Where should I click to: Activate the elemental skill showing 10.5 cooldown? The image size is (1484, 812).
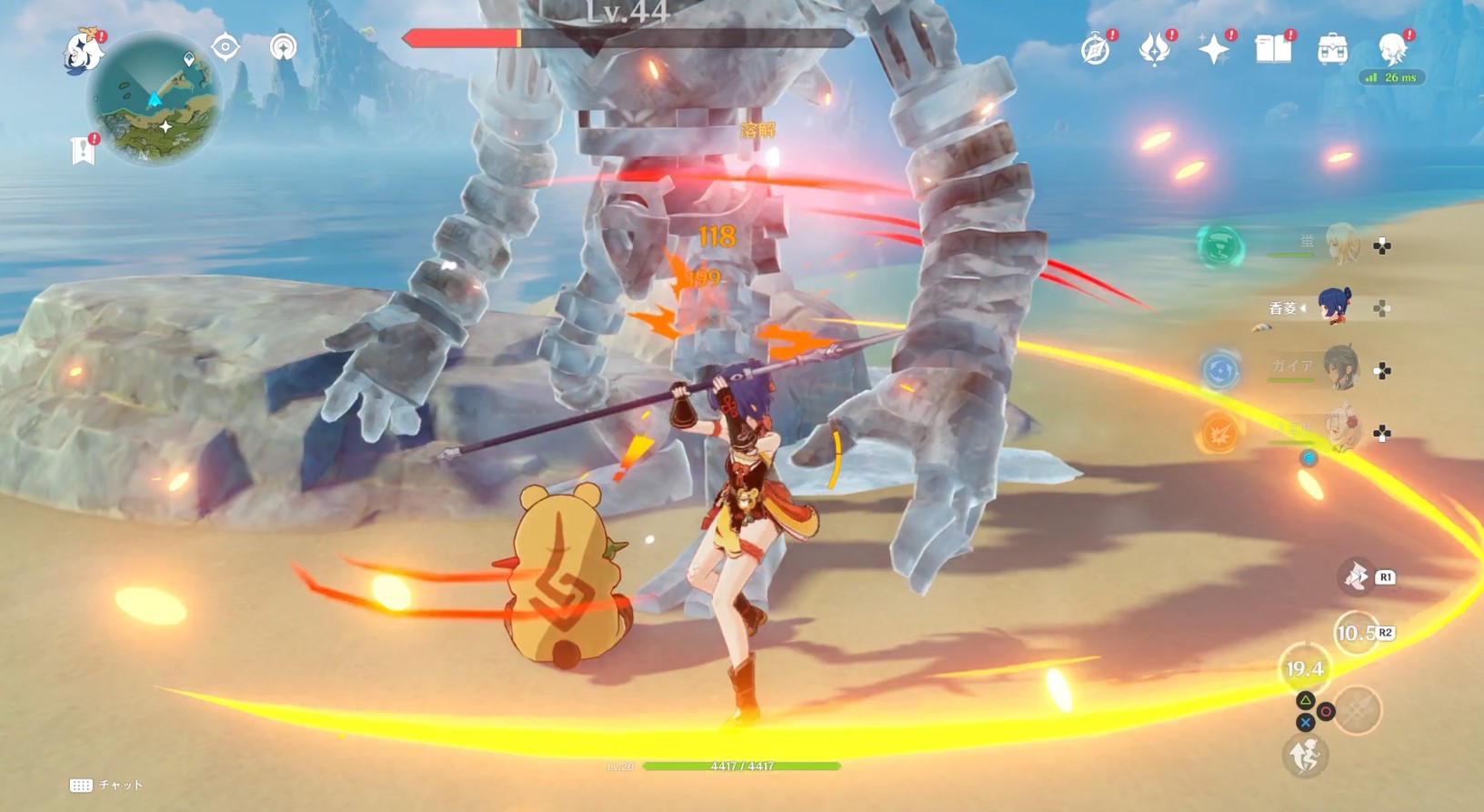click(1356, 633)
